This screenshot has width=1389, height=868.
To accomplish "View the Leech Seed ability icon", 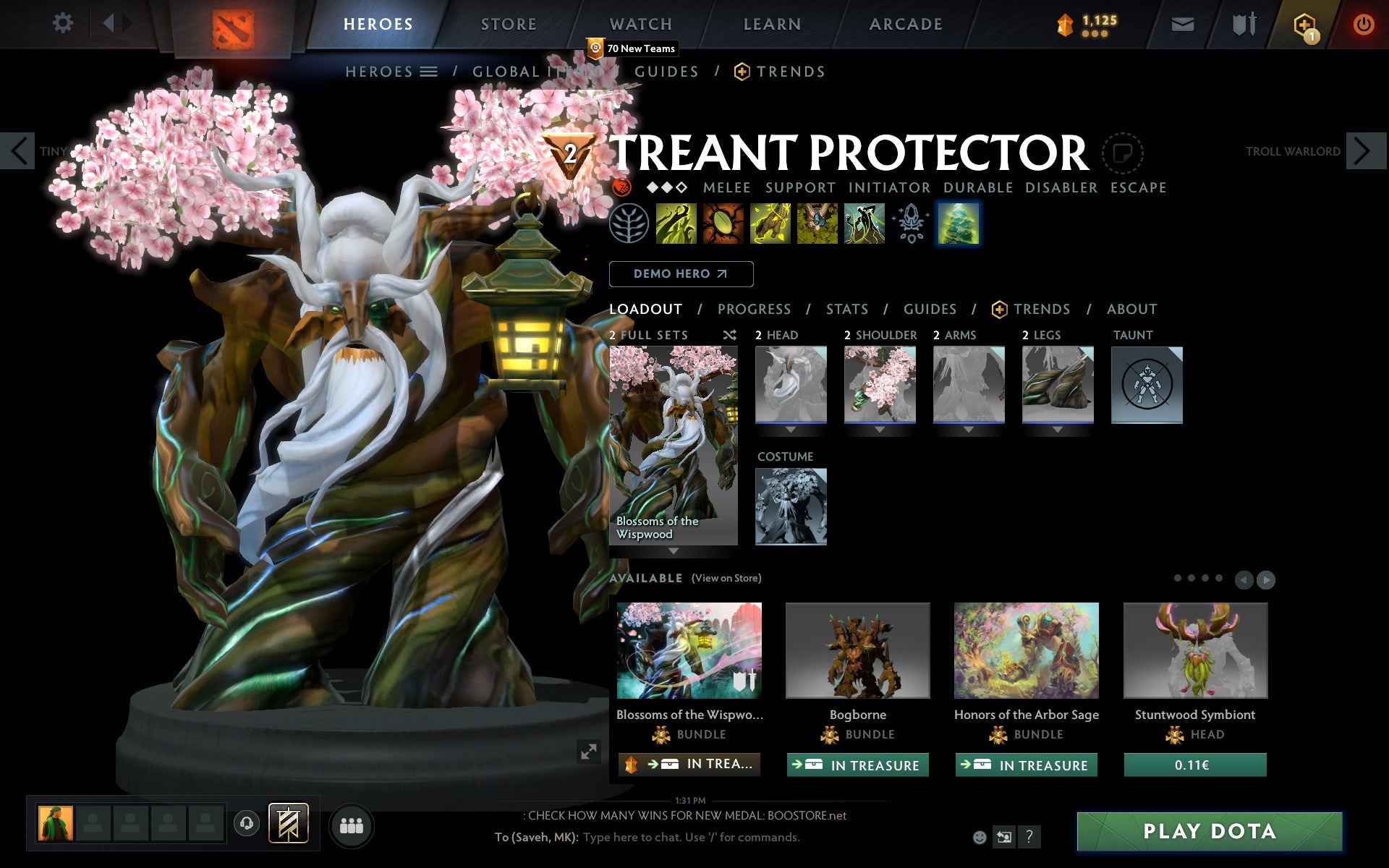I will (x=723, y=224).
